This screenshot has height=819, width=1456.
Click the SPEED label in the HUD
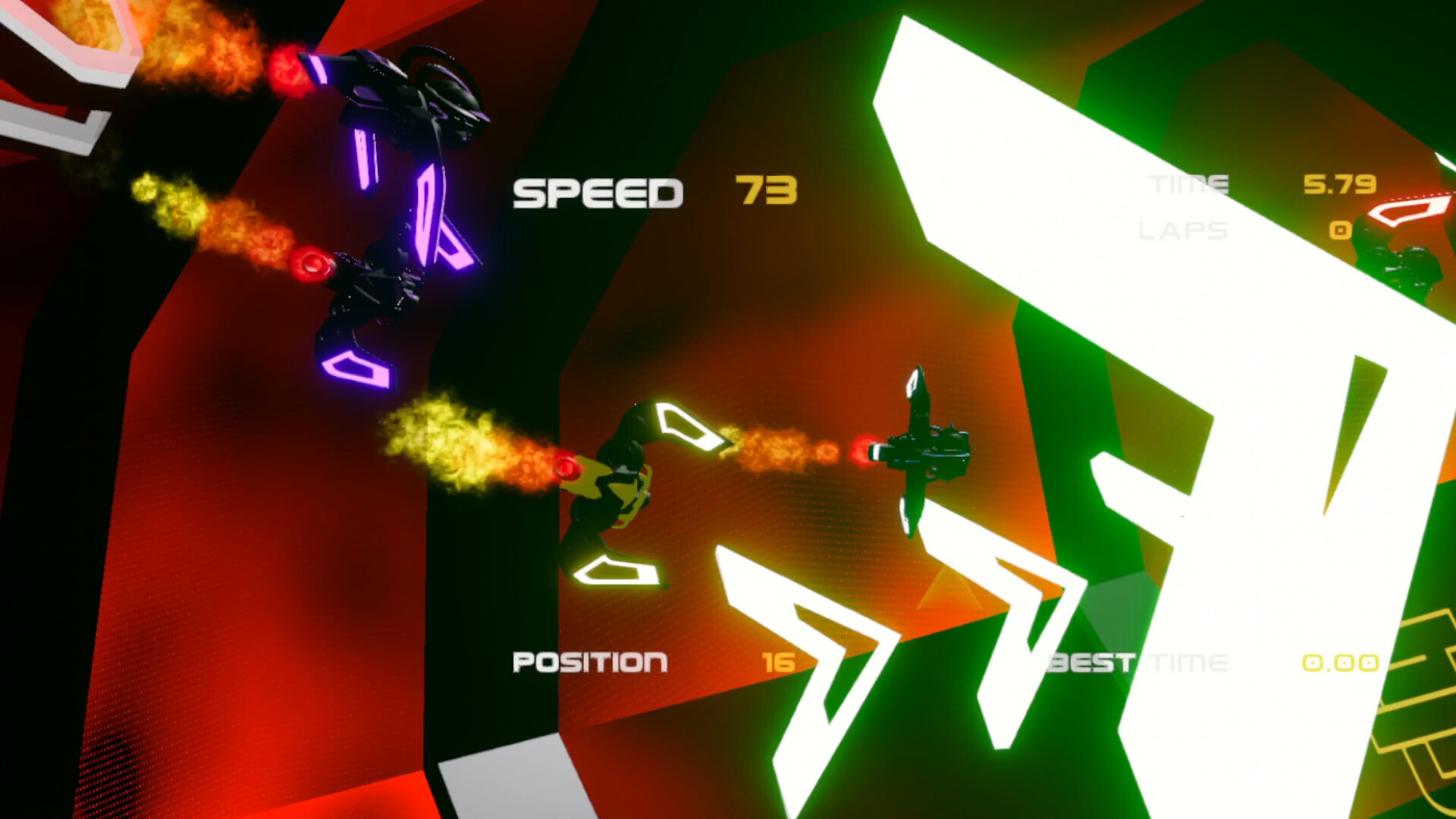point(597,192)
